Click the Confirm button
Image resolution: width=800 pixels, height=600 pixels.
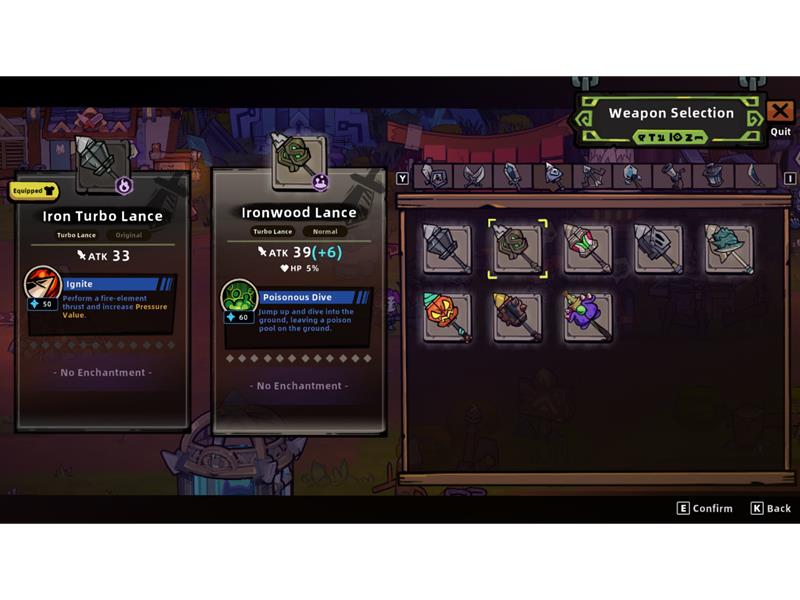(x=704, y=508)
